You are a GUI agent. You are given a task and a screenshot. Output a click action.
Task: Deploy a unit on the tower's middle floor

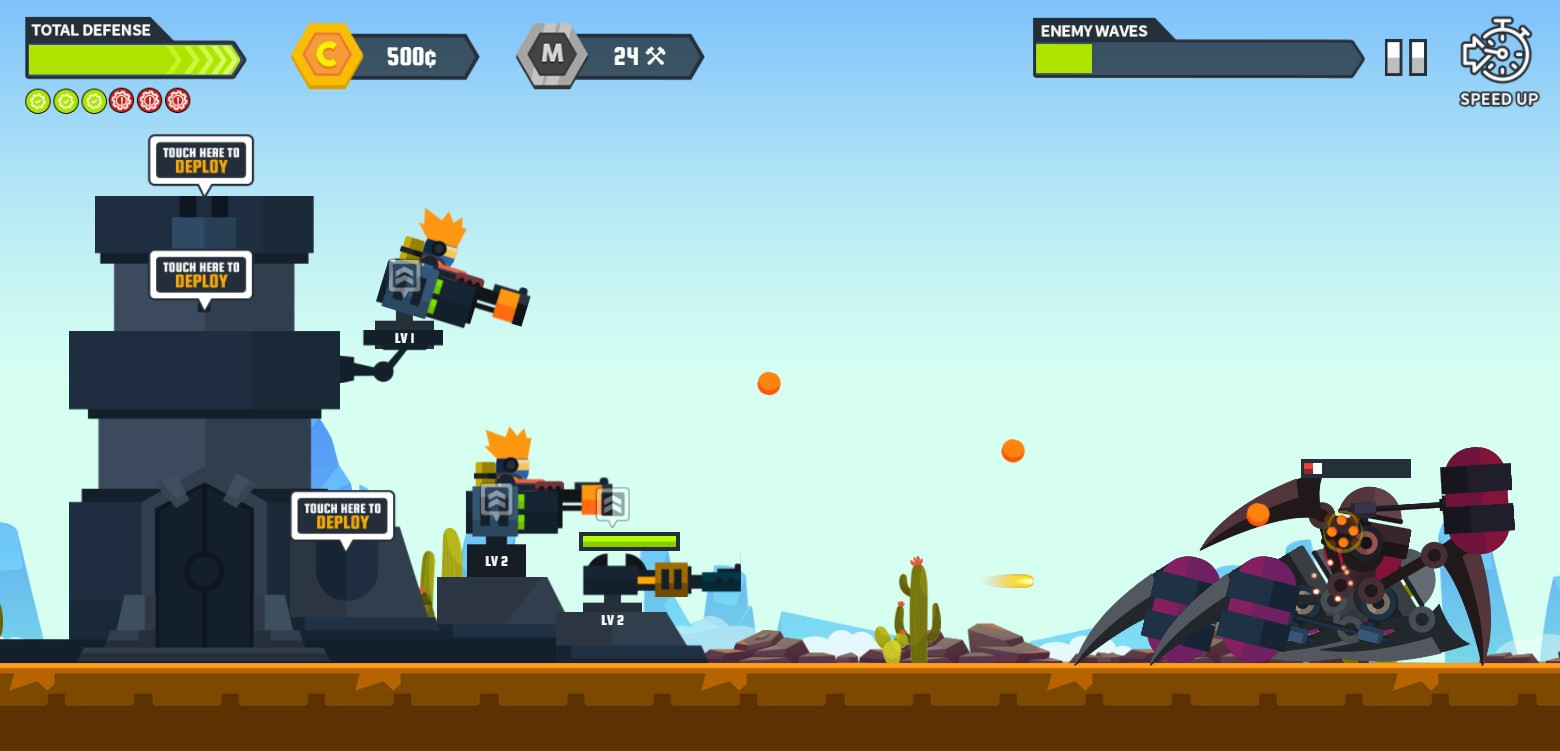tap(201, 274)
